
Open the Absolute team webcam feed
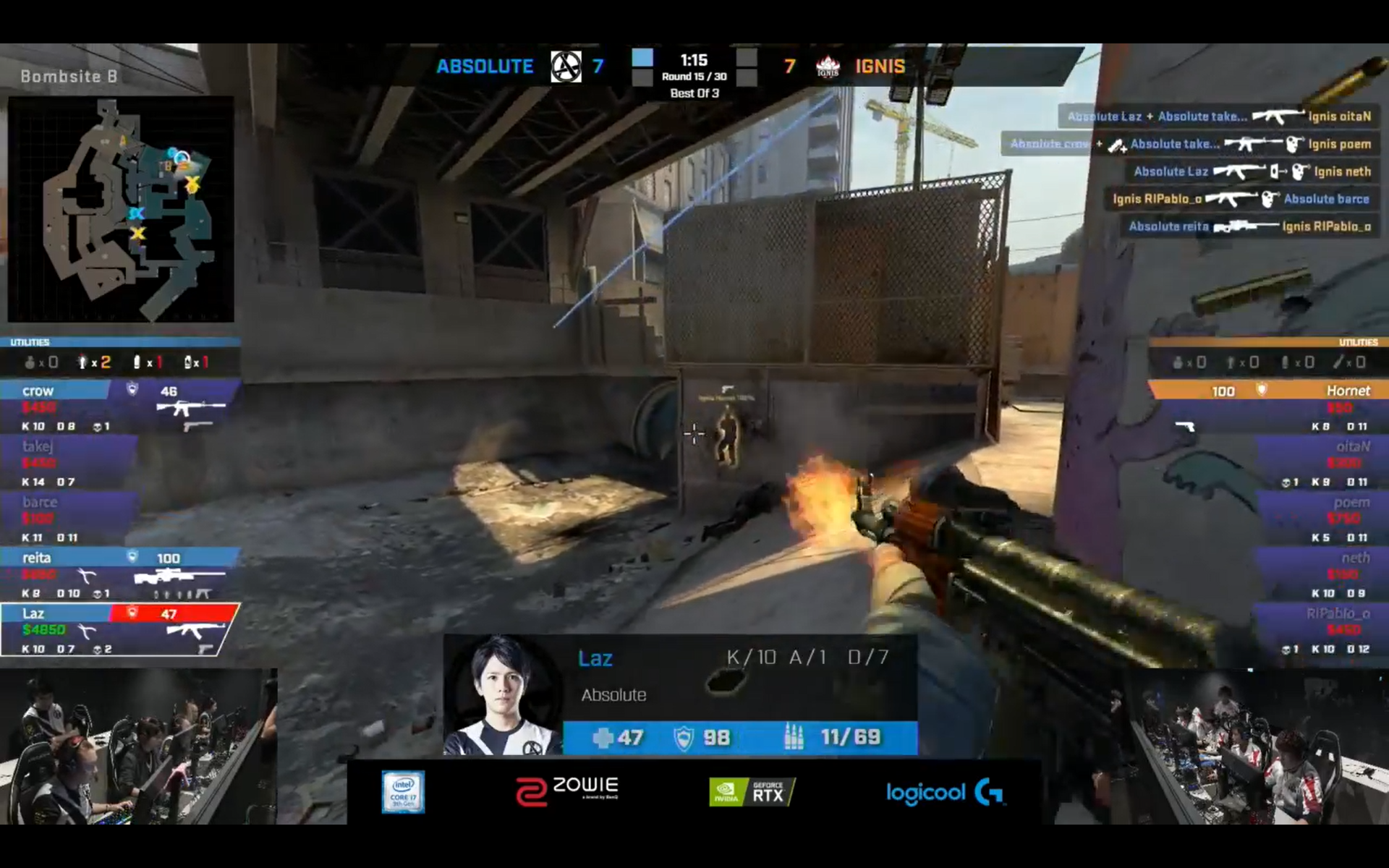click(x=137, y=746)
